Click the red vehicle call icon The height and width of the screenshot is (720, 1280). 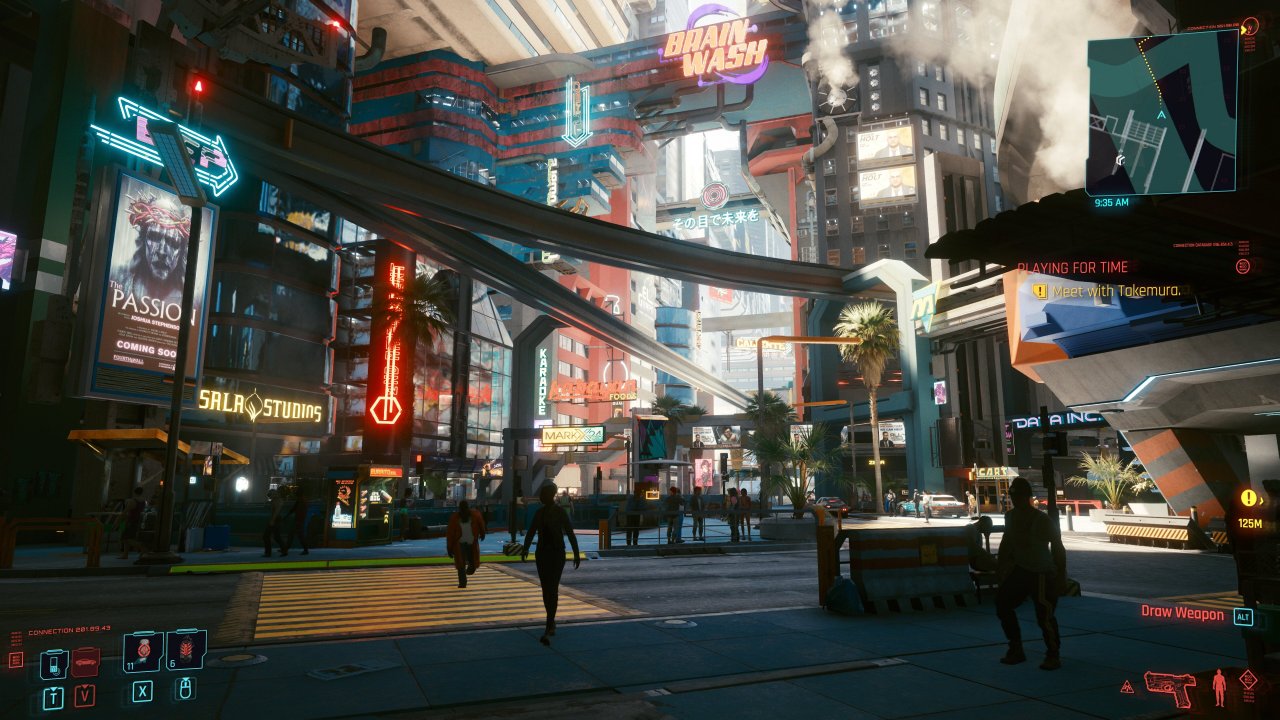pyautogui.click(x=84, y=661)
